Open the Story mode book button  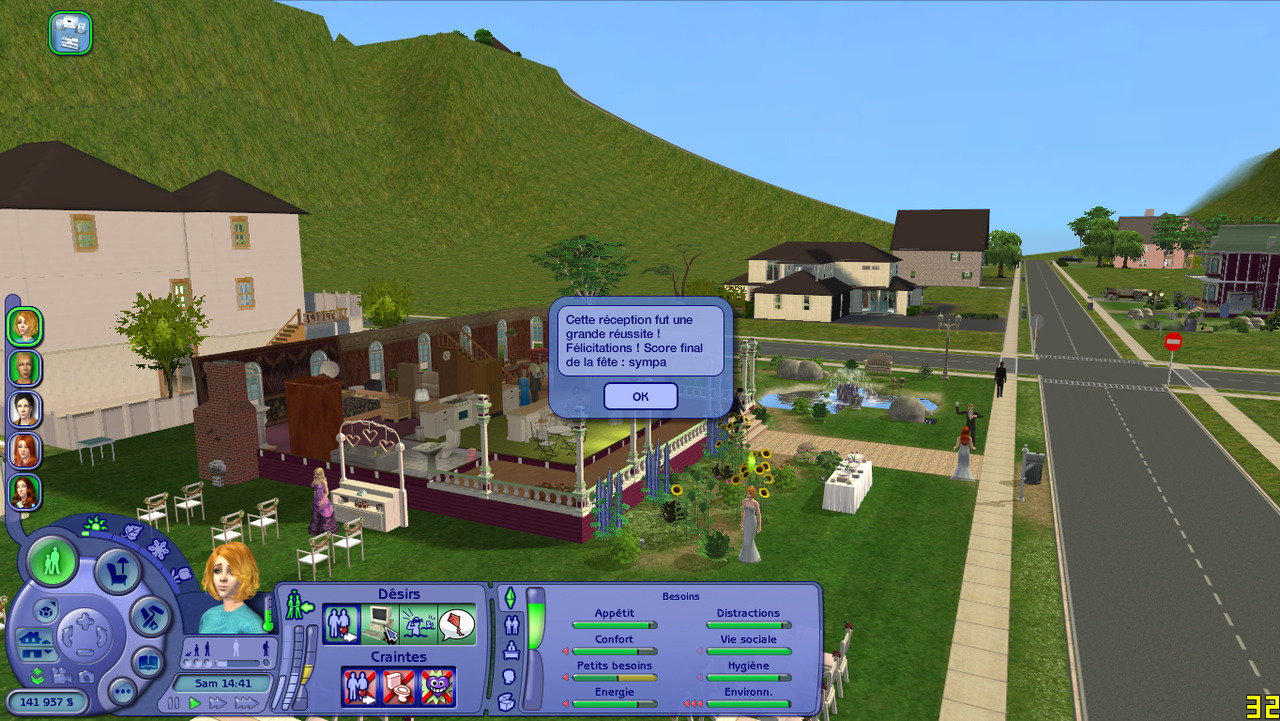[148, 662]
